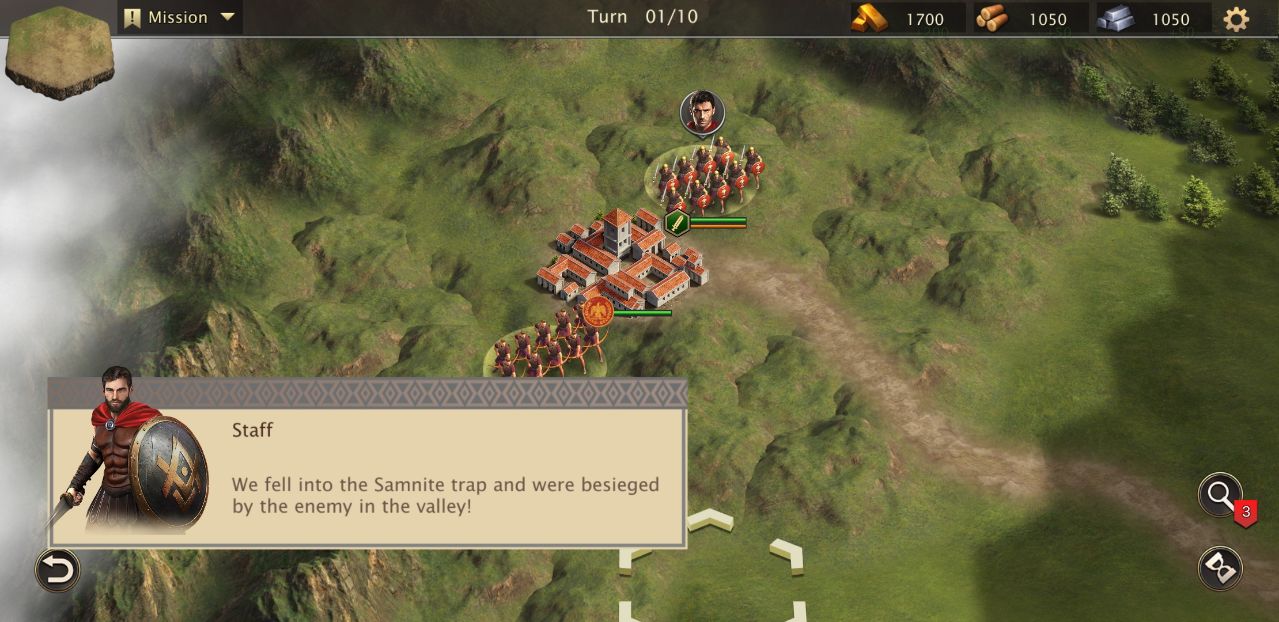This screenshot has width=1279, height=622.
Task: Select the general's legionary unit
Action: pos(707,179)
